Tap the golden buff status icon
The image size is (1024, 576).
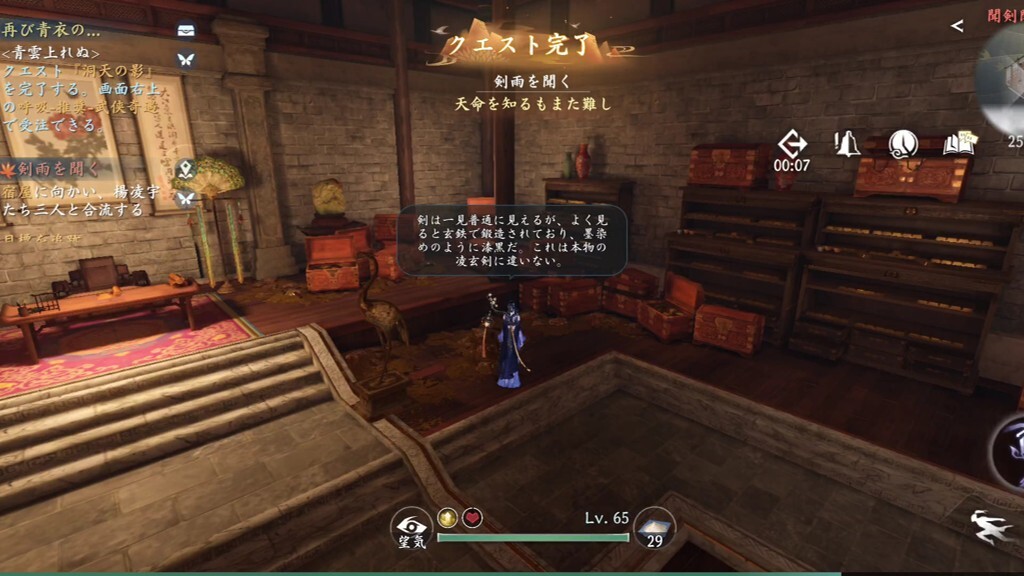(447, 517)
